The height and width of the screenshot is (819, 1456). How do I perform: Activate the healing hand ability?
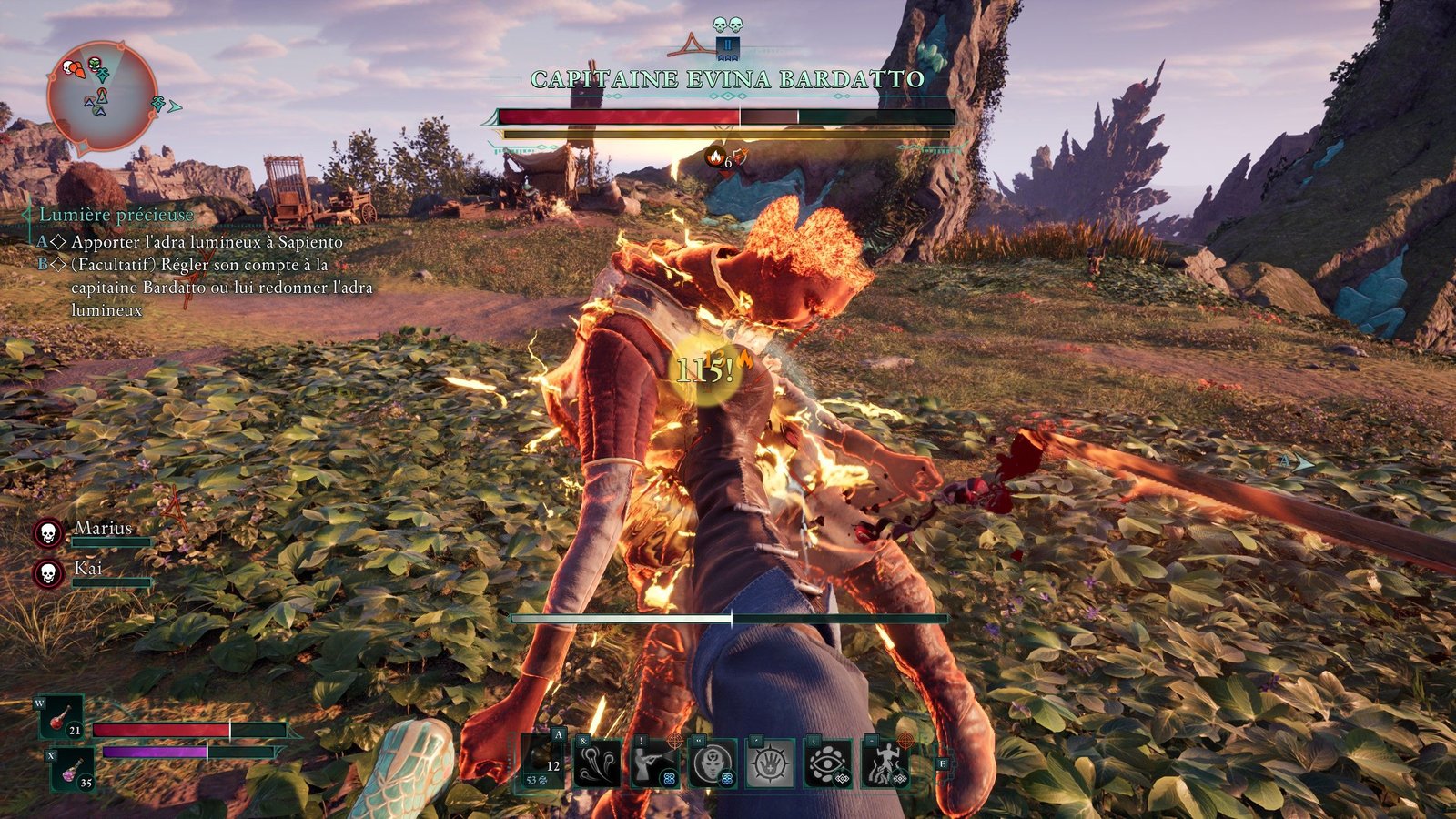pos(770,763)
